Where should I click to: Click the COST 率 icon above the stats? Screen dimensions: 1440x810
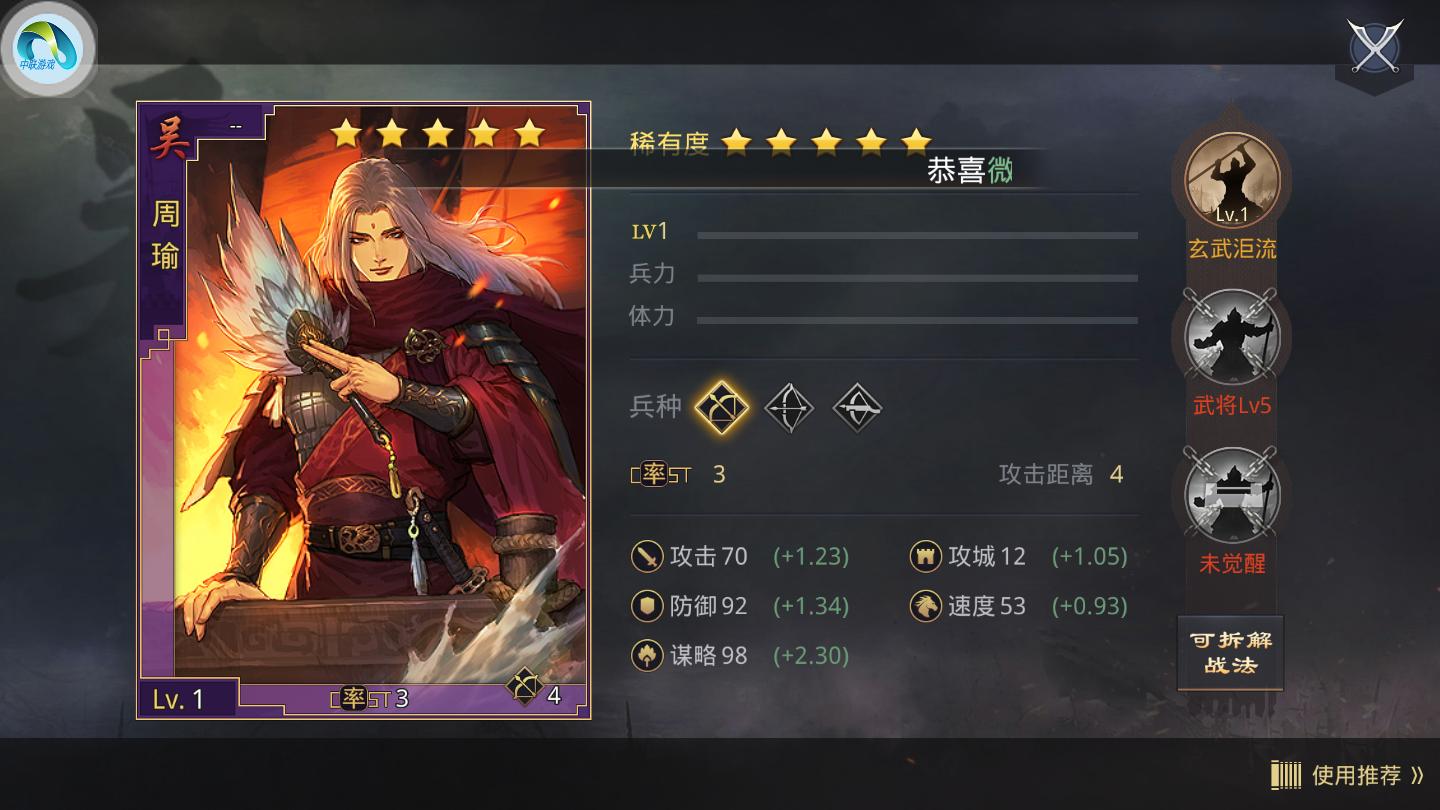click(x=655, y=474)
